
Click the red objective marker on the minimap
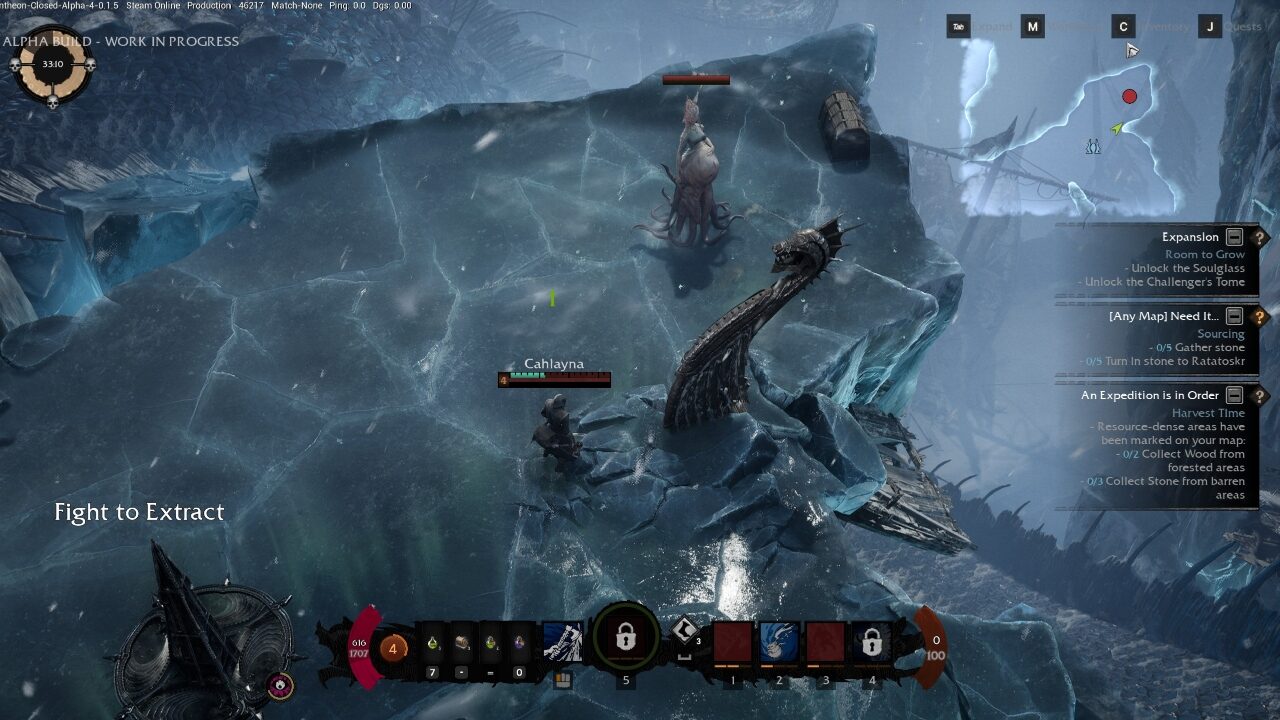1129,94
